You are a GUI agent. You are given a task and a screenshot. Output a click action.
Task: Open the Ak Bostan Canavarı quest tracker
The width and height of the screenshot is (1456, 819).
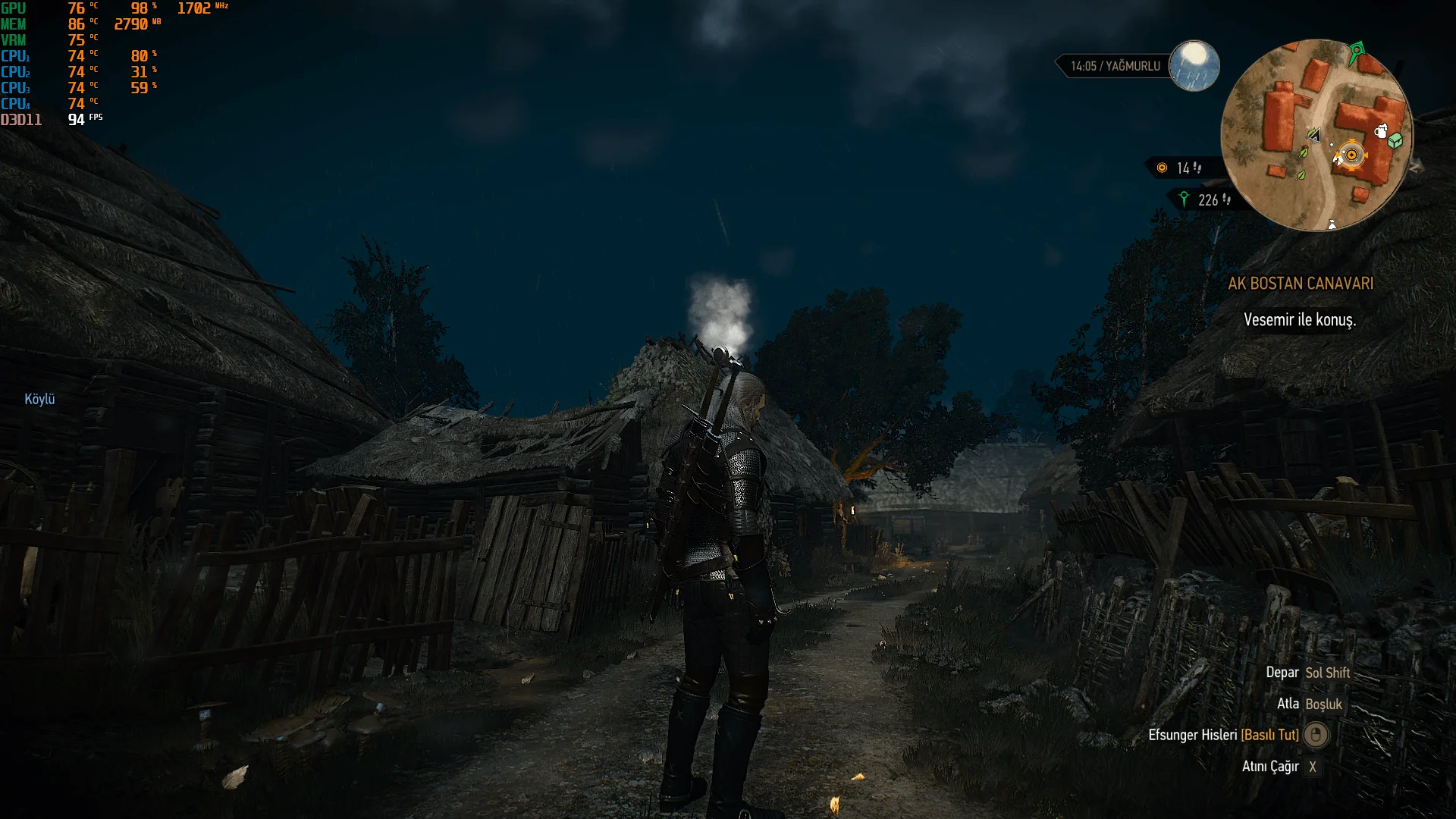(1301, 284)
